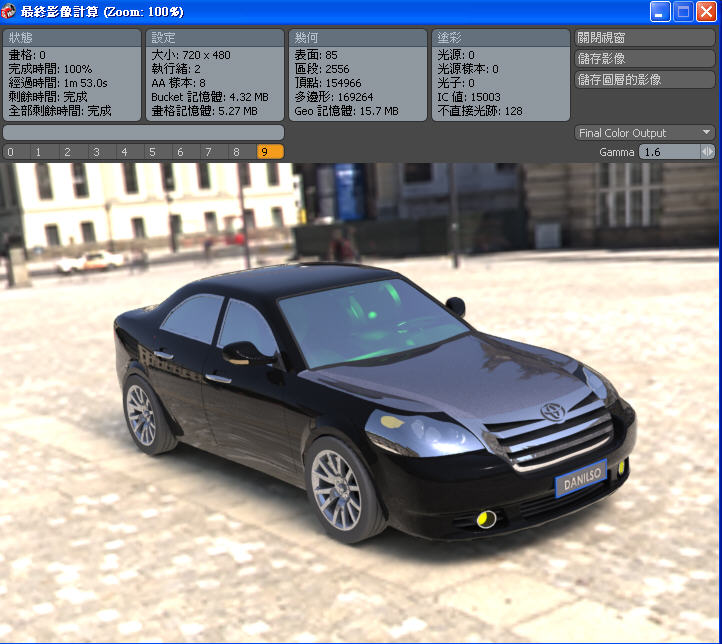Select render slot 7
This screenshot has height=644, width=722.
(208, 152)
